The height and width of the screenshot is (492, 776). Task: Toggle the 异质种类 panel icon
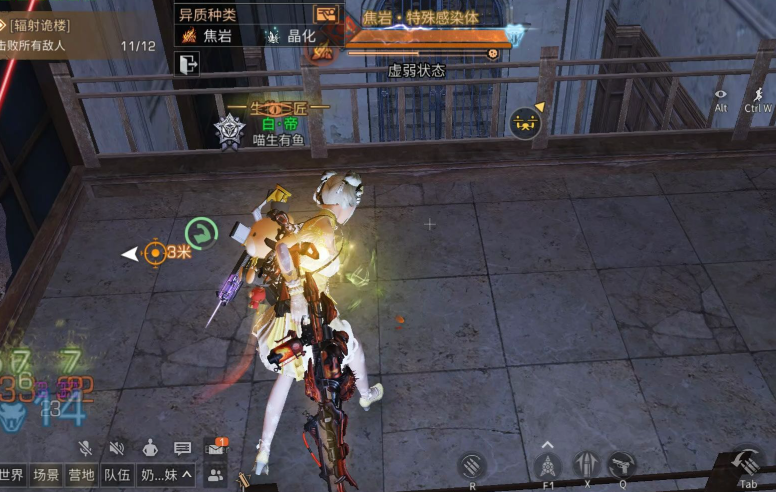[327, 14]
